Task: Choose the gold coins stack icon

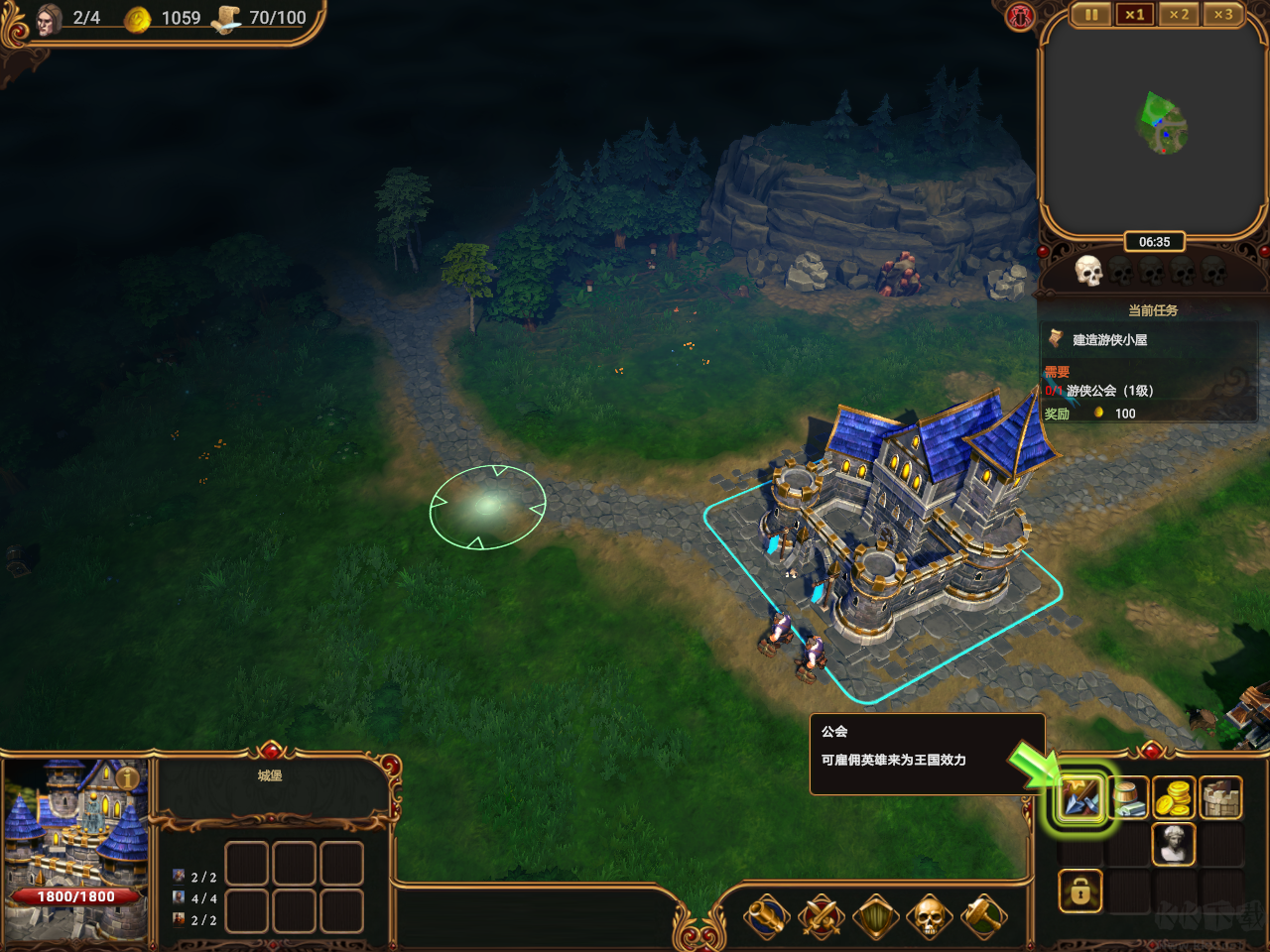Action: (1174, 798)
